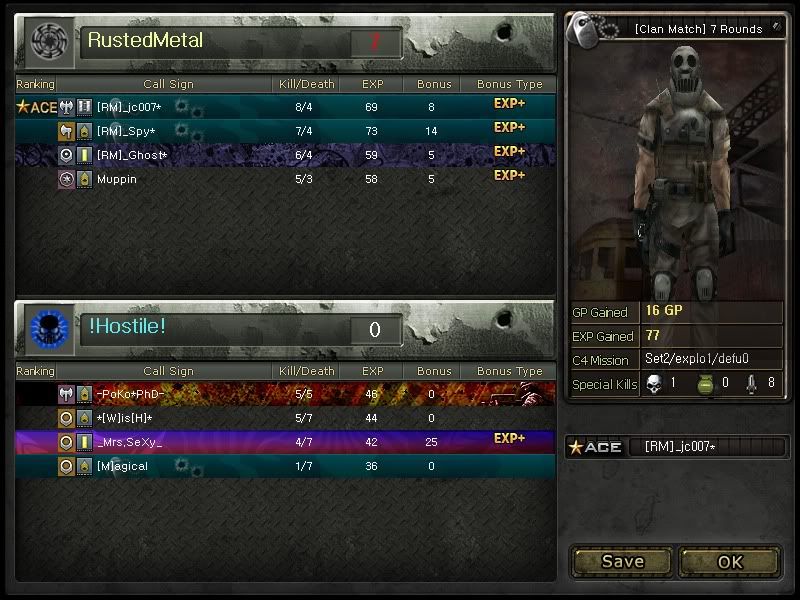800x600 pixels.
Task: Click the OK button
Action: point(730,562)
